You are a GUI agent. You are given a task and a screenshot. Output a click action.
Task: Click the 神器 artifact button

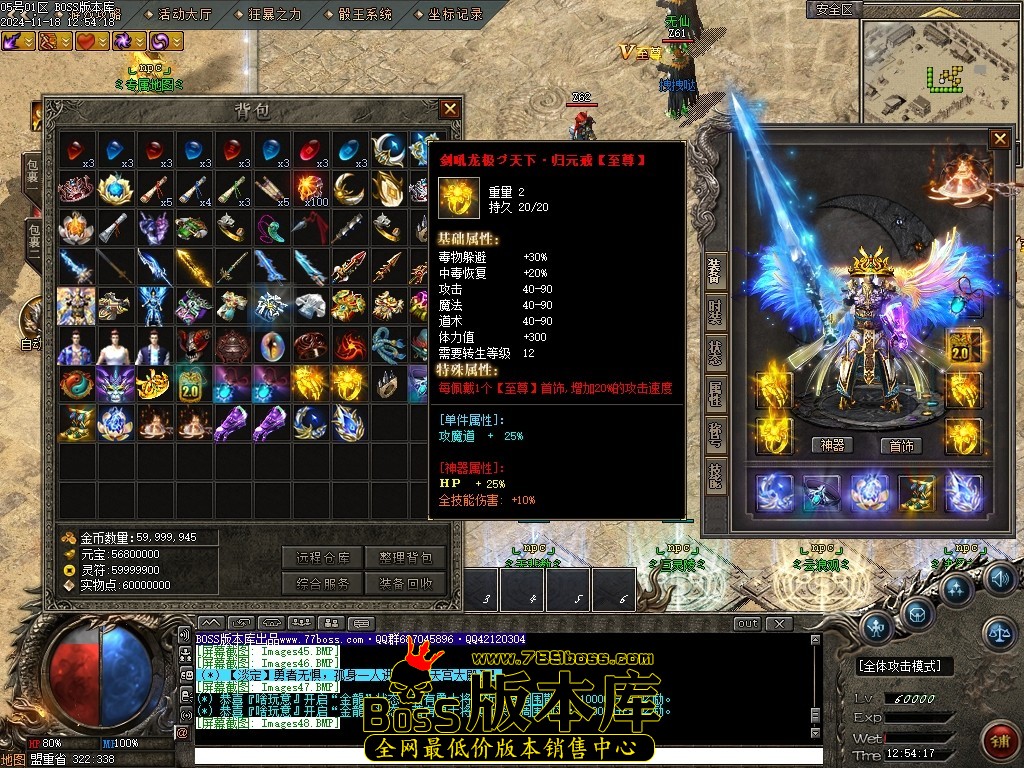pyautogui.click(x=832, y=446)
